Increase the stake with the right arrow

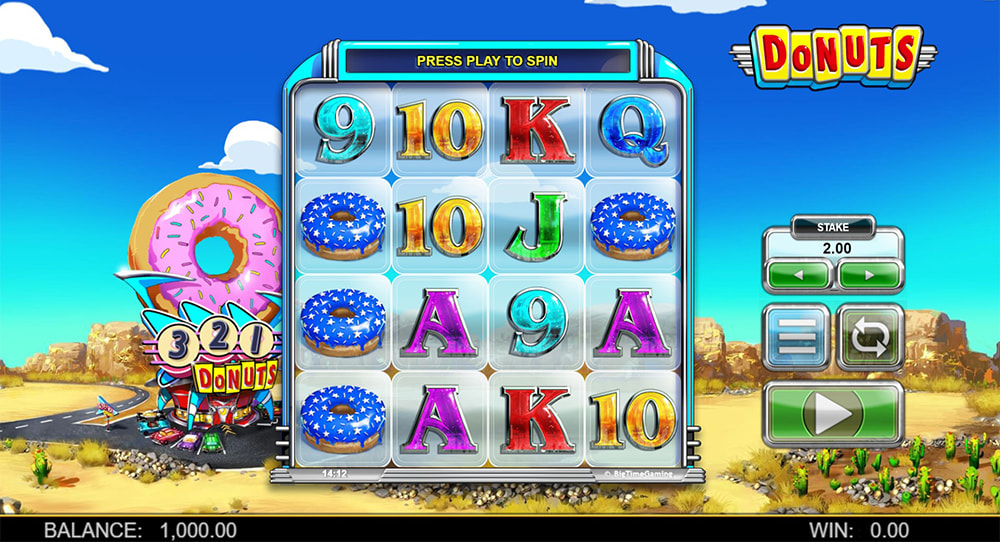pyautogui.click(x=868, y=274)
